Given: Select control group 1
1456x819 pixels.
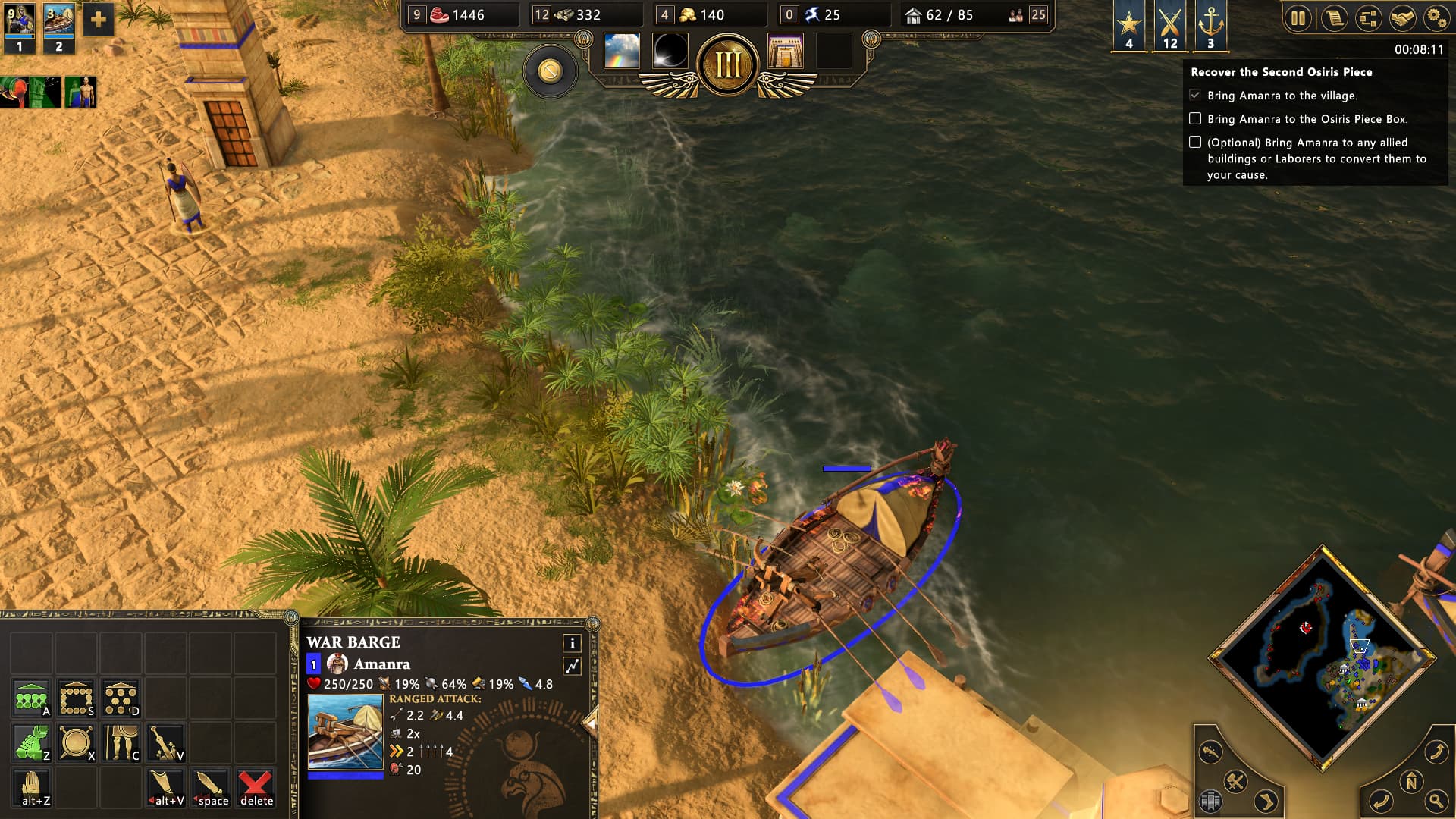Looking at the screenshot, I should [x=20, y=28].
